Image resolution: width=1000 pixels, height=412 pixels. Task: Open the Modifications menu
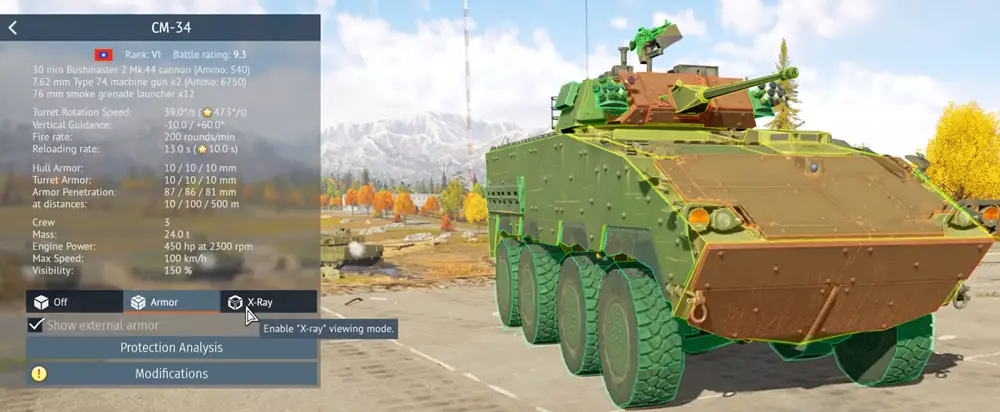[x=171, y=374]
